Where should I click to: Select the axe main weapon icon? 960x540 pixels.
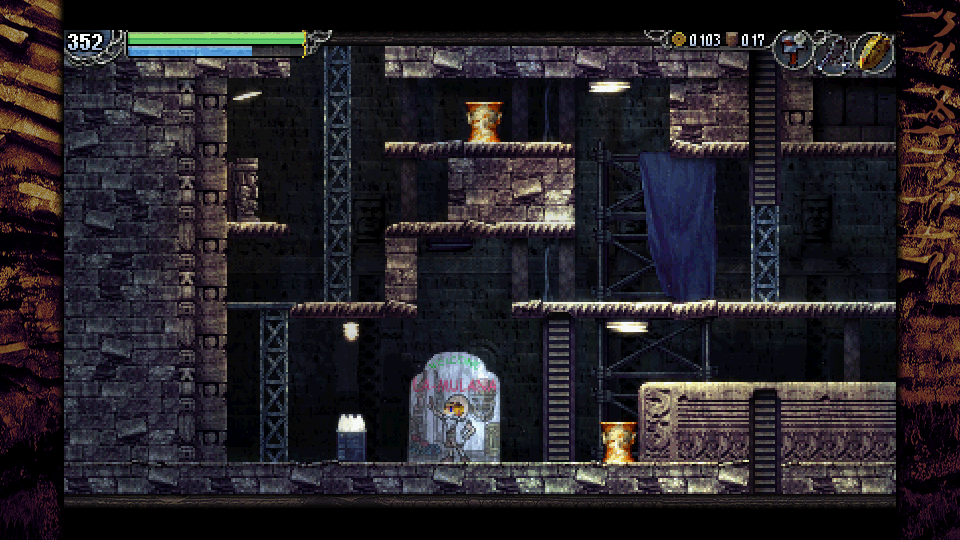(x=792, y=51)
